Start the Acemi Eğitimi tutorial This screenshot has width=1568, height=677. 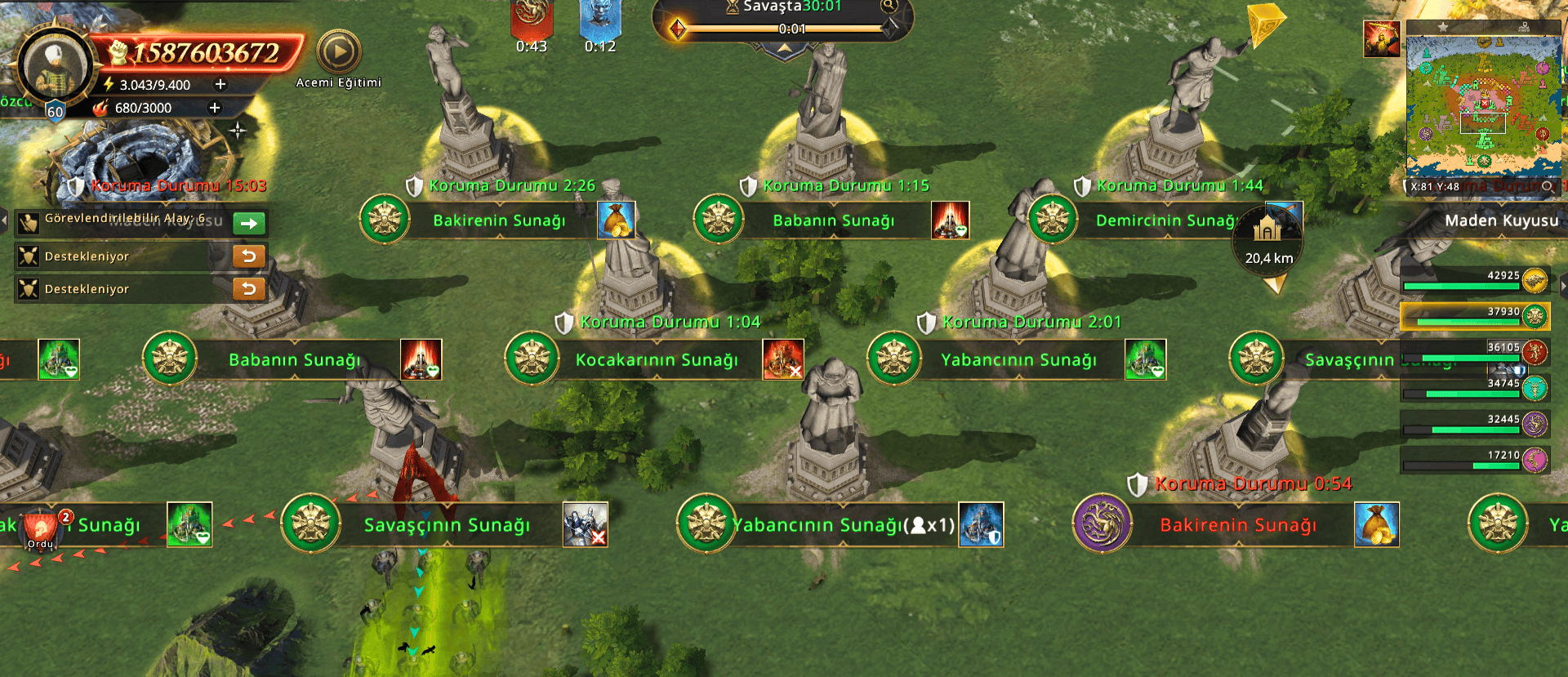click(x=338, y=53)
